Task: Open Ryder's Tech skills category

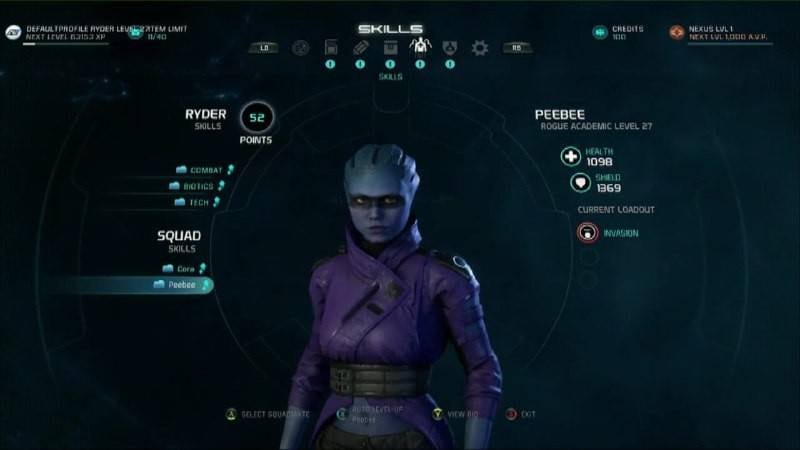Action: pos(200,202)
